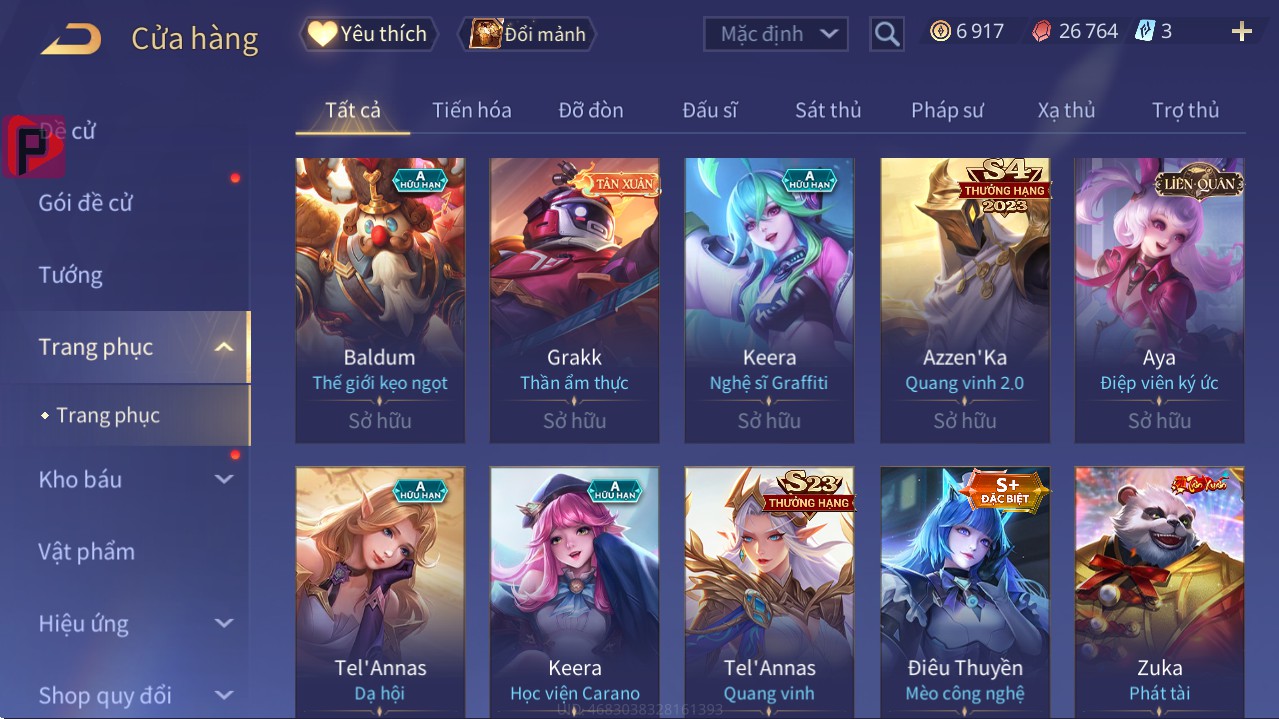Add currency with the plus button
The image size is (1279, 719).
coord(1242,32)
